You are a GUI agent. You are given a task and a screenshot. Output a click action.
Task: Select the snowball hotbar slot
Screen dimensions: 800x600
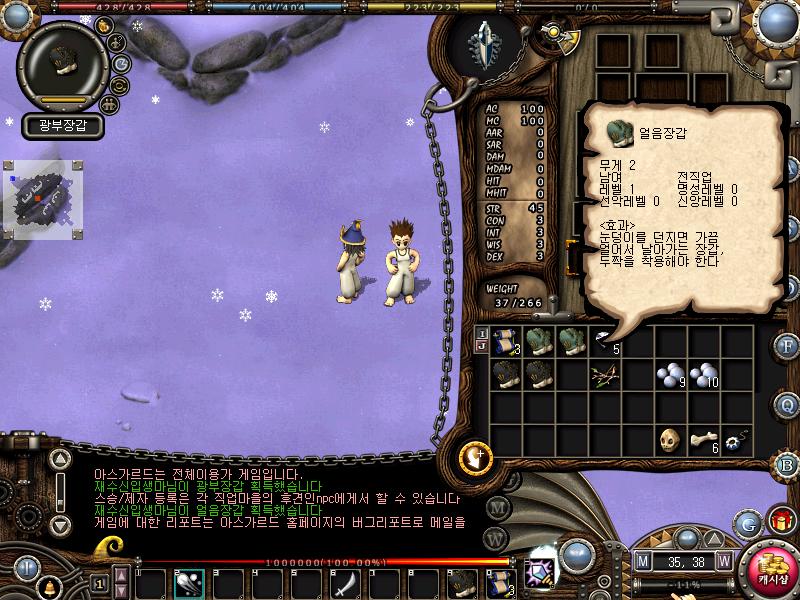(x=188, y=582)
